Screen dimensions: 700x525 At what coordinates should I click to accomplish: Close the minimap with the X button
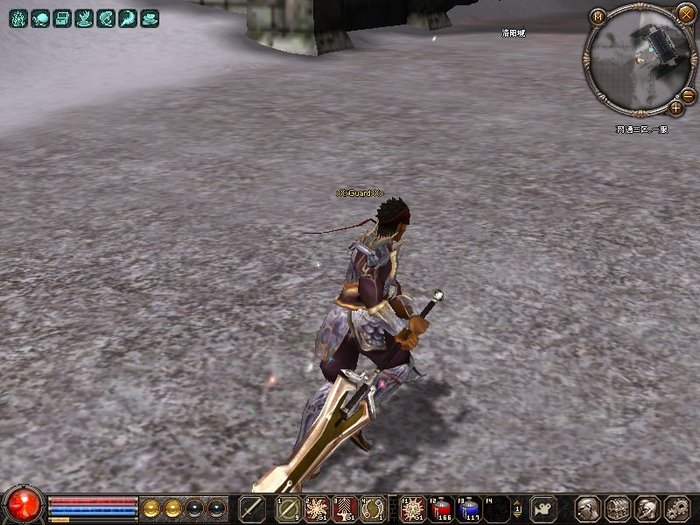[685, 13]
